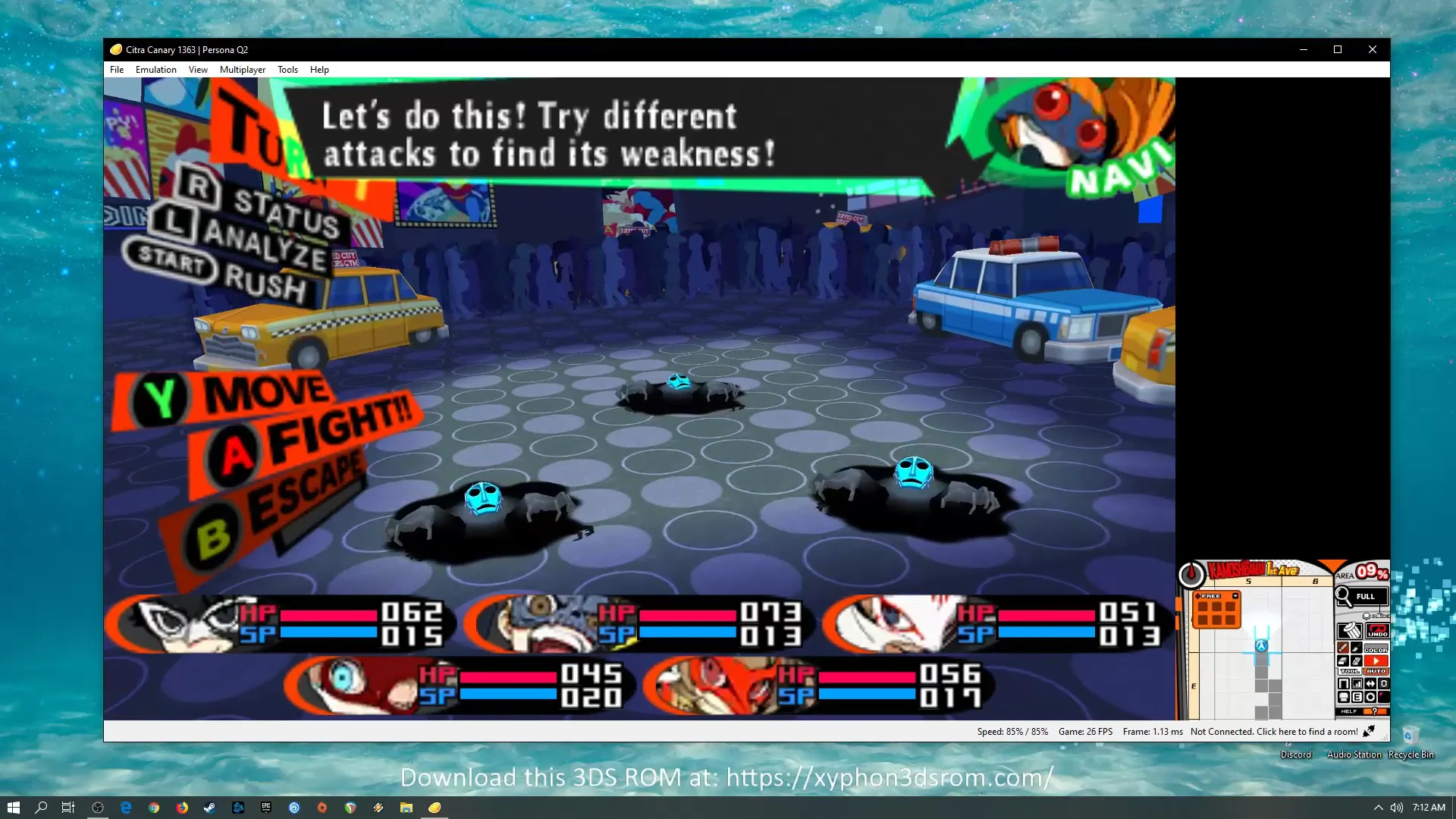Viewport: 1456px width, 819px height.
Task: Expand the FREE icon palette dropdown
Action: (1235, 596)
